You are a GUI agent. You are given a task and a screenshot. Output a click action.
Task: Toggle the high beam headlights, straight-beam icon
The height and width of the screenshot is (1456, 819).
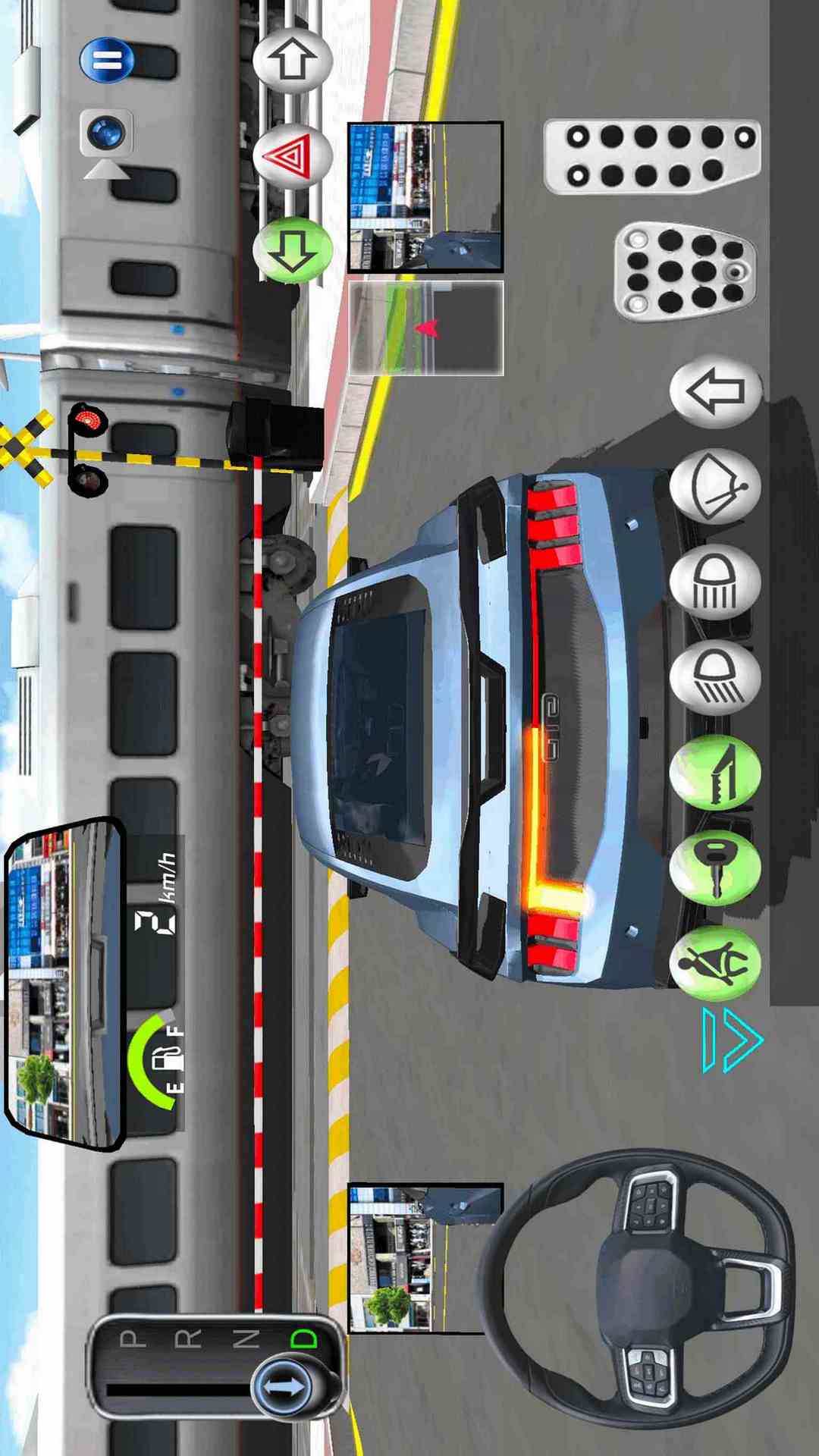click(715, 582)
